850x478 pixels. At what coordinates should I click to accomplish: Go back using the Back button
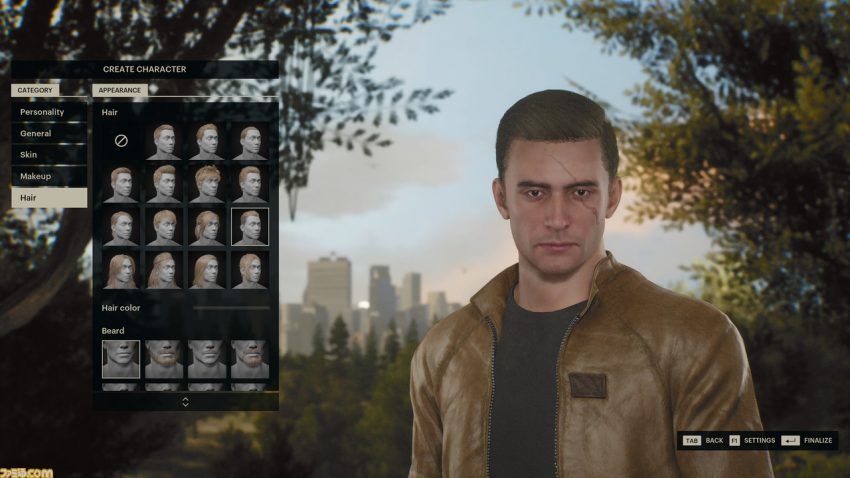[703, 440]
